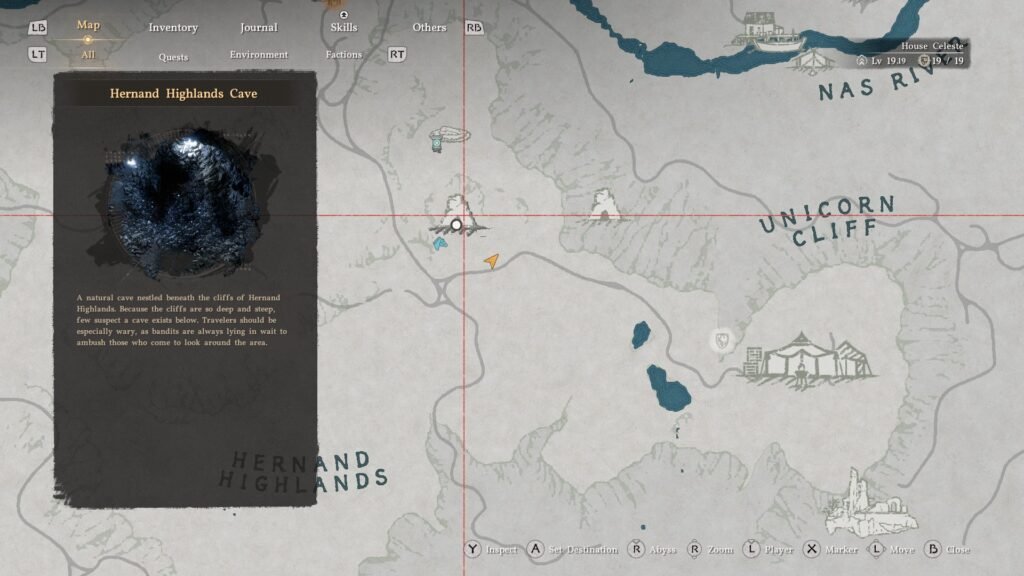Open the Journal tab

pos(260,27)
